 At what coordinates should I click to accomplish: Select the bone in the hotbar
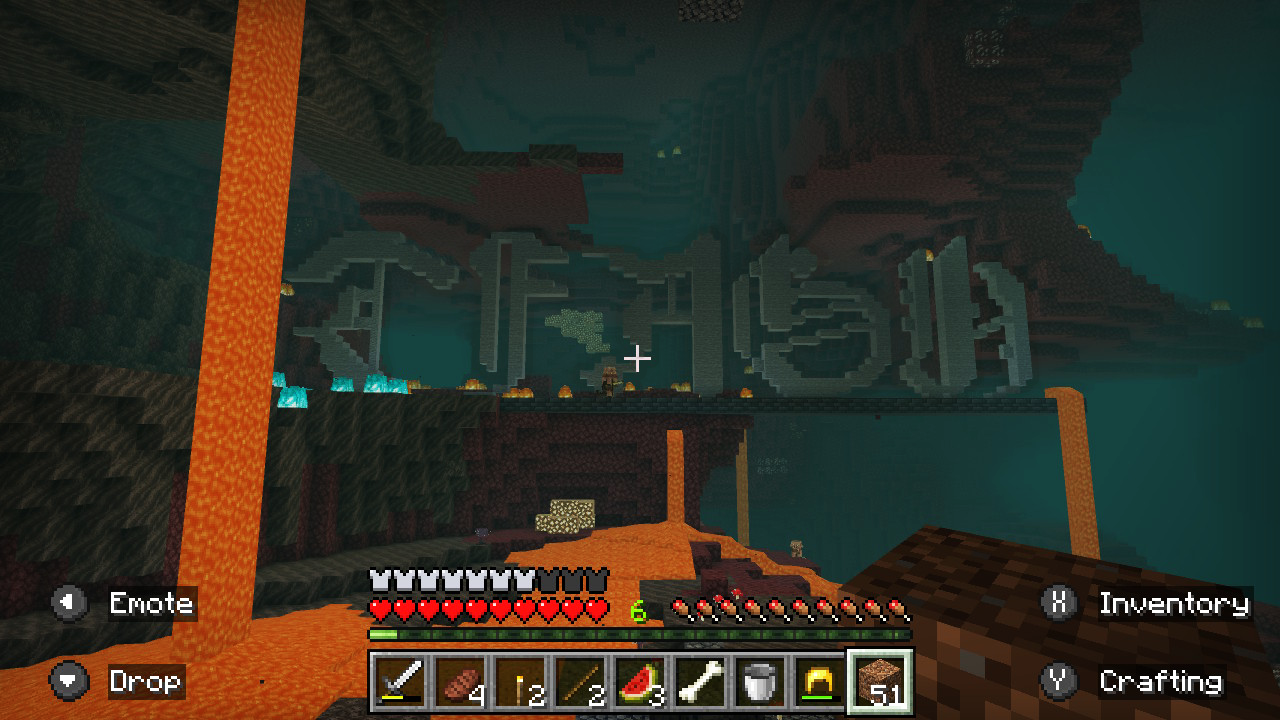[x=700, y=682]
